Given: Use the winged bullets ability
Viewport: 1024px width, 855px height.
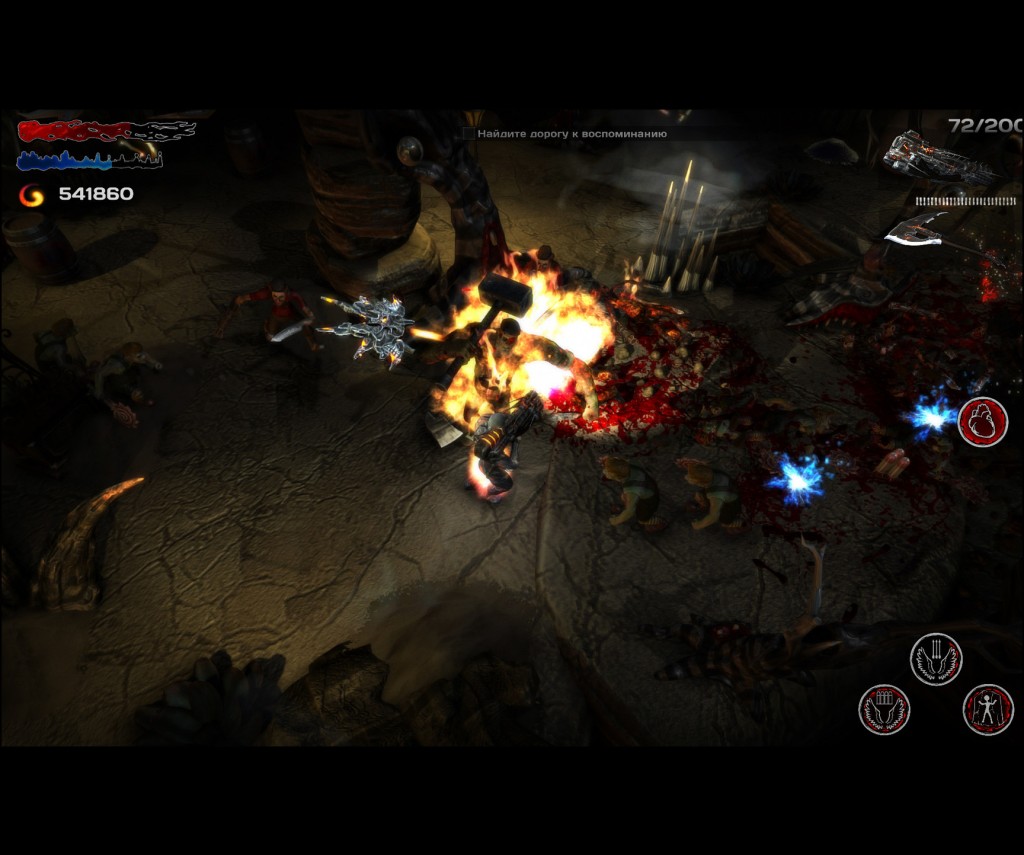Looking at the screenshot, I should (x=884, y=709).
